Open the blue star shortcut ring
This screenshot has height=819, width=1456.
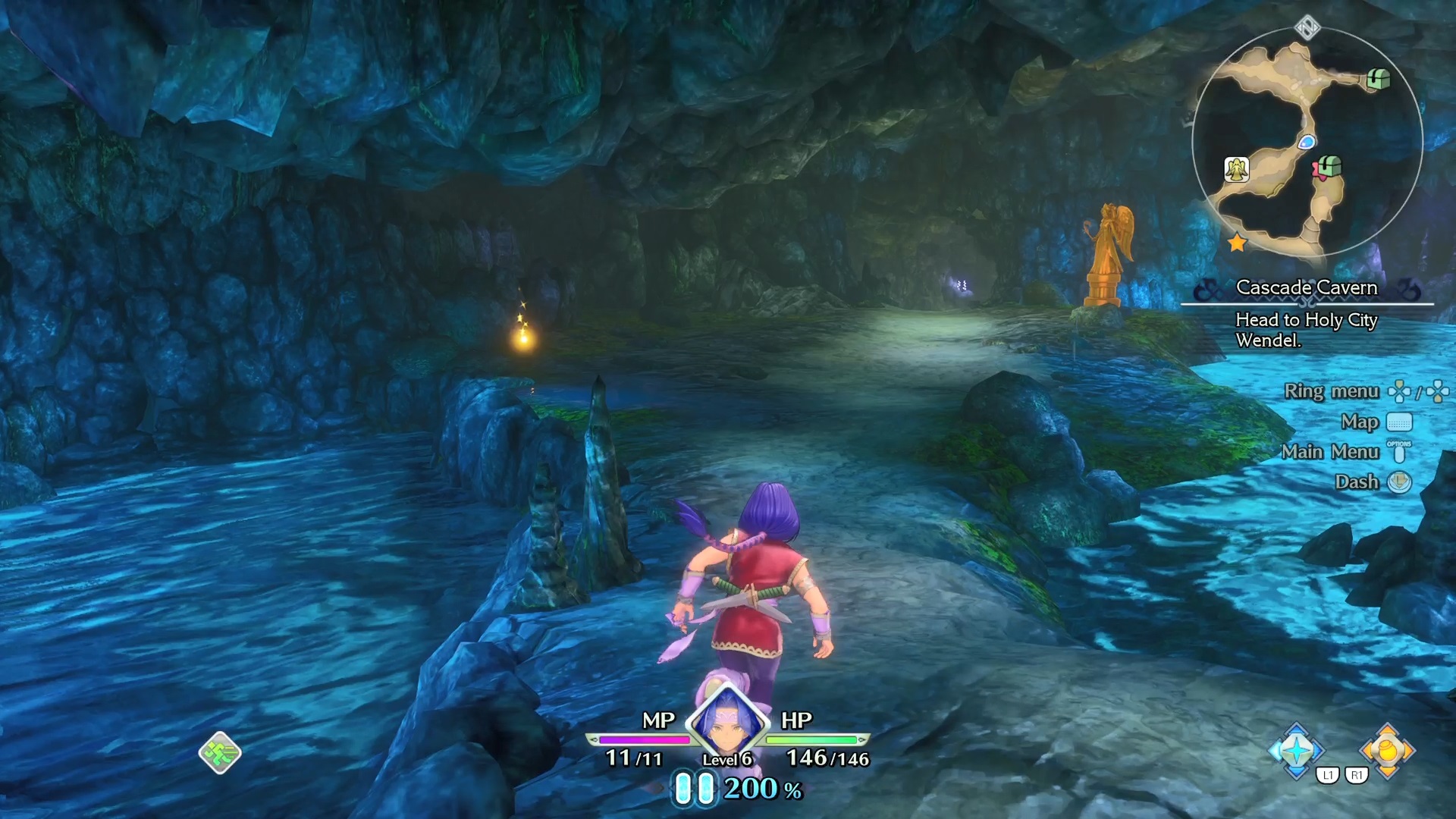coord(1297,750)
